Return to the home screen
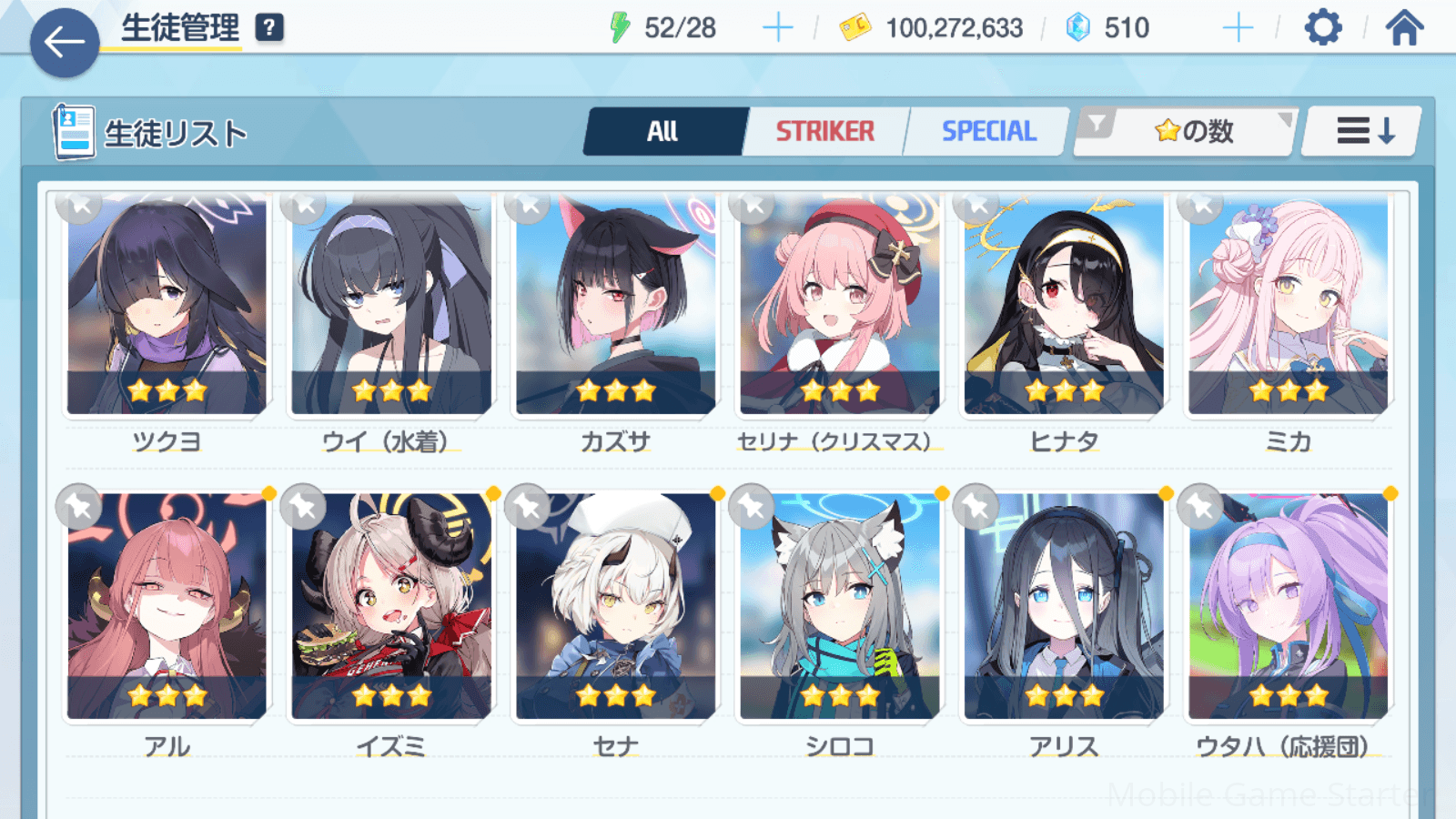Image resolution: width=1456 pixels, height=819 pixels. (x=1404, y=28)
